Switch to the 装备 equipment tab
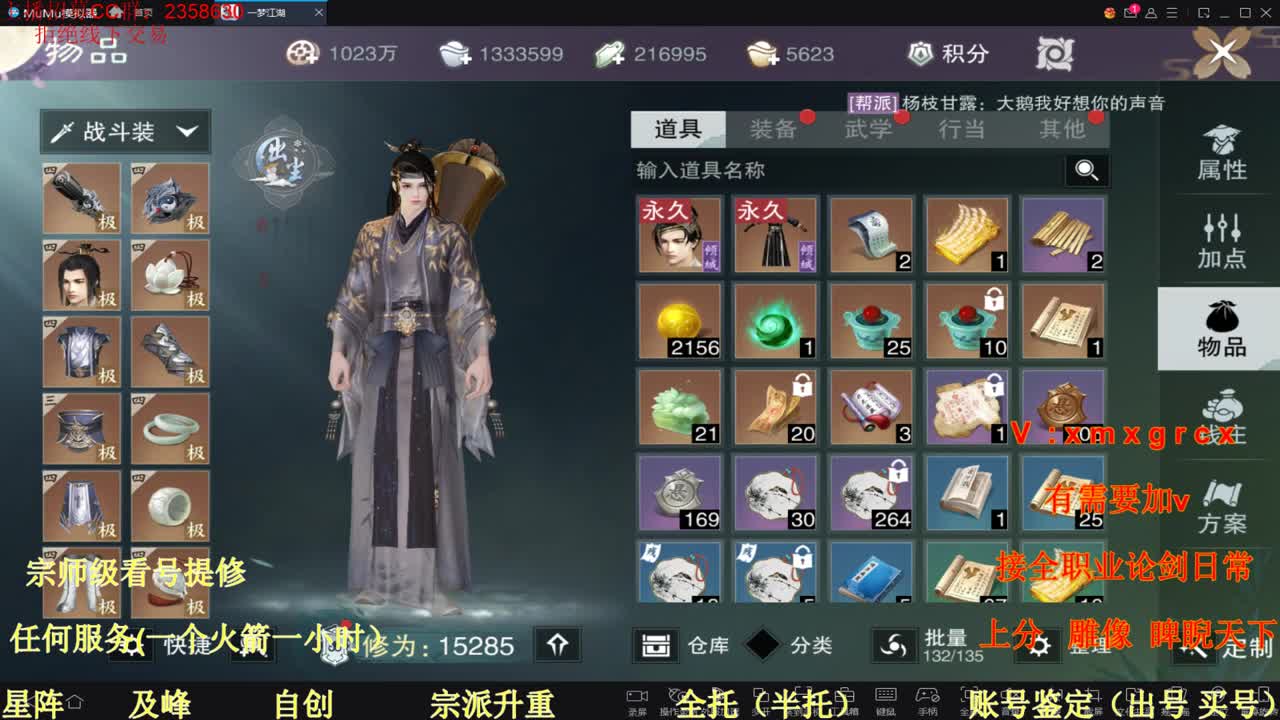1280x720 pixels. (776, 129)
